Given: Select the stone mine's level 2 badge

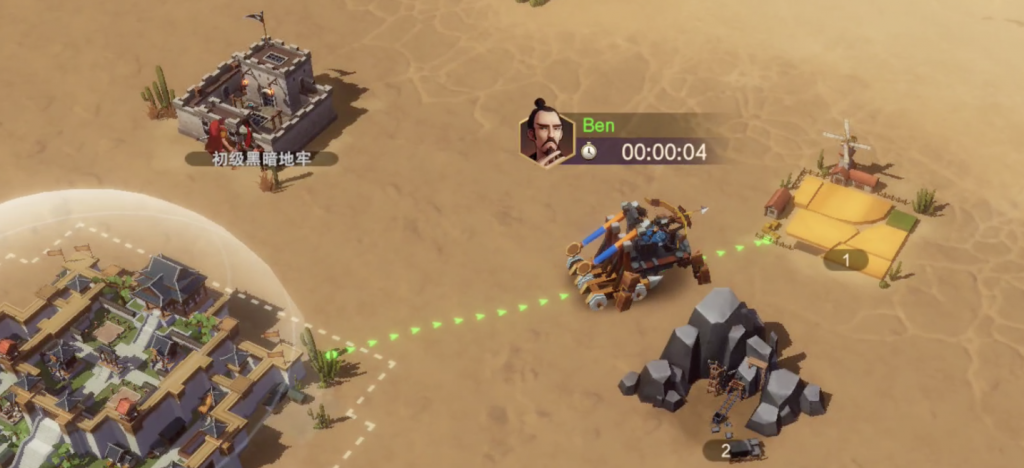Looking at the screenshot, I should tap(725, 450).
